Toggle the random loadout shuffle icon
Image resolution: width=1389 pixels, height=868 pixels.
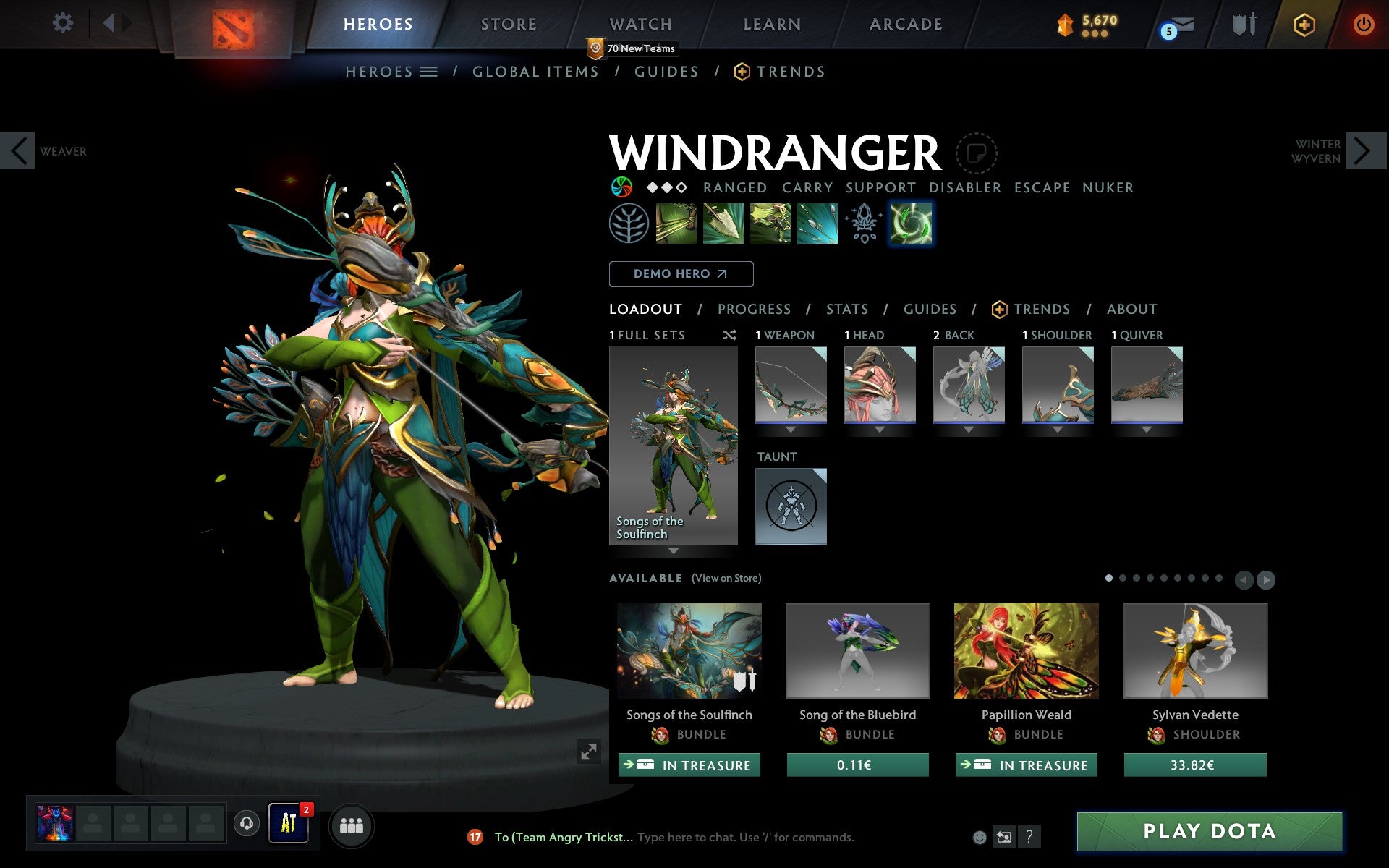click(x=730, y=335)
